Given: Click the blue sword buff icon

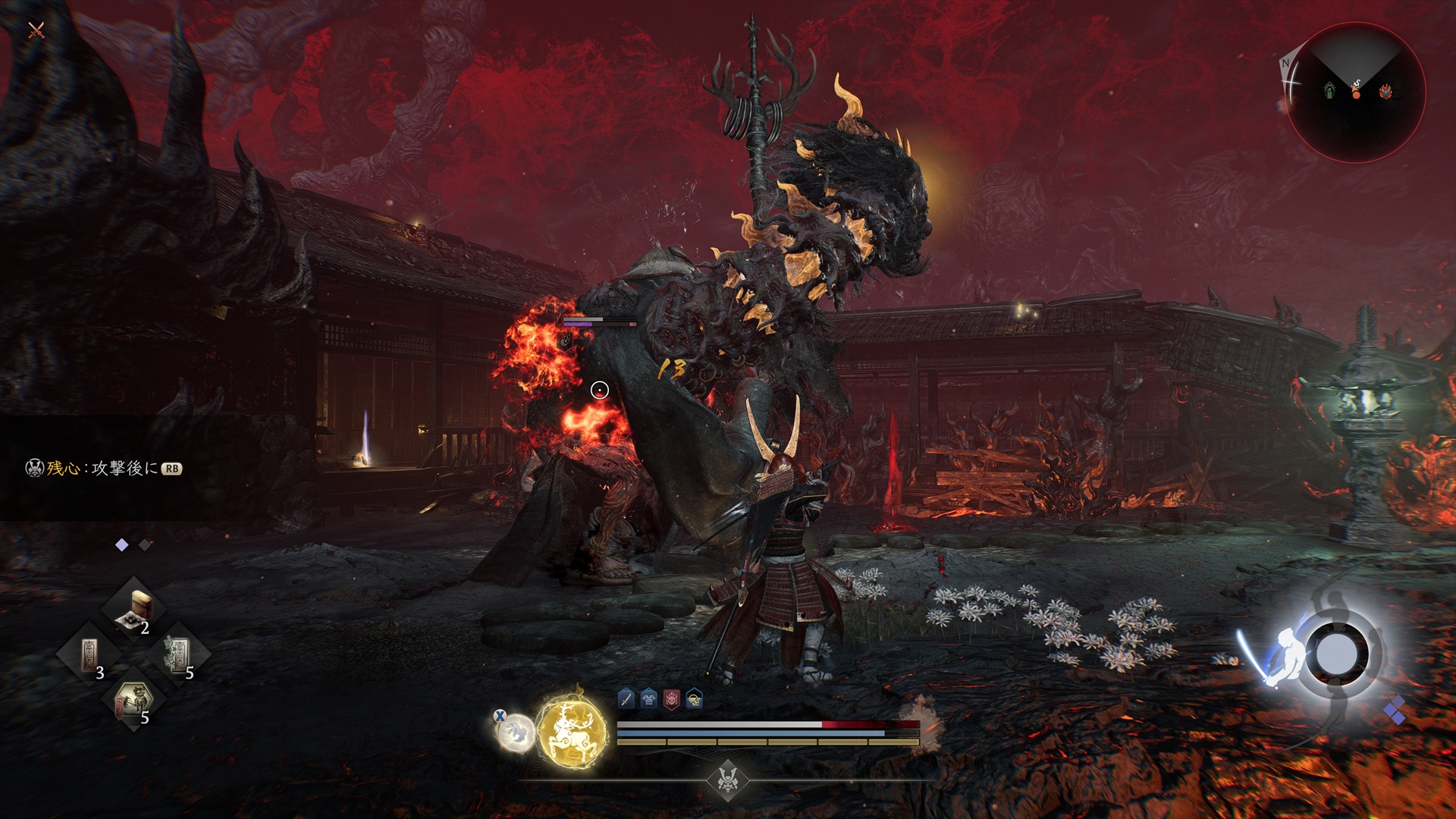Looking at the screenshot, I should 626,699.
